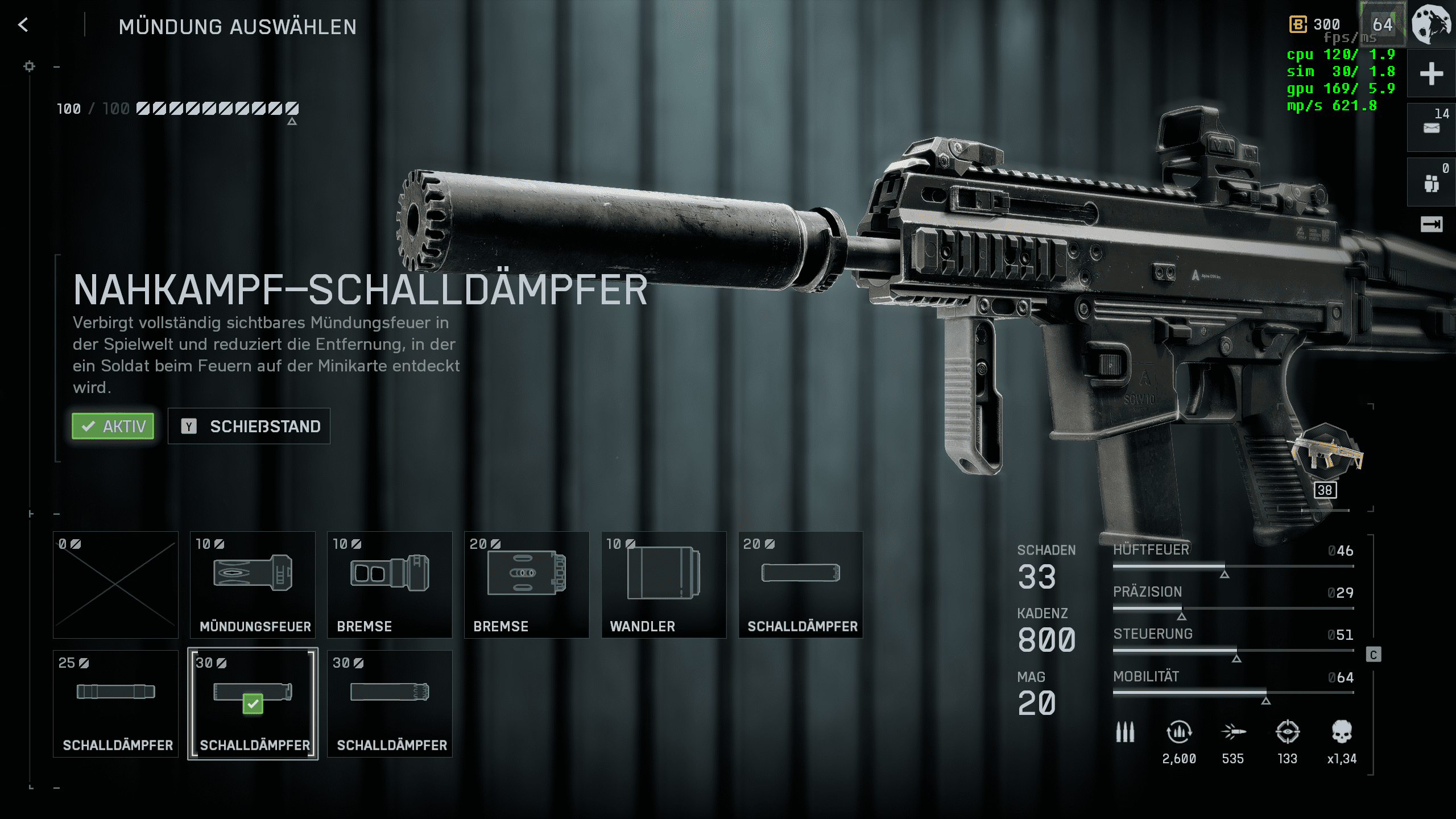This screenshot has width=1456, height=819.
Task: Click the 300 currency balance
Action: point(1316,24)
